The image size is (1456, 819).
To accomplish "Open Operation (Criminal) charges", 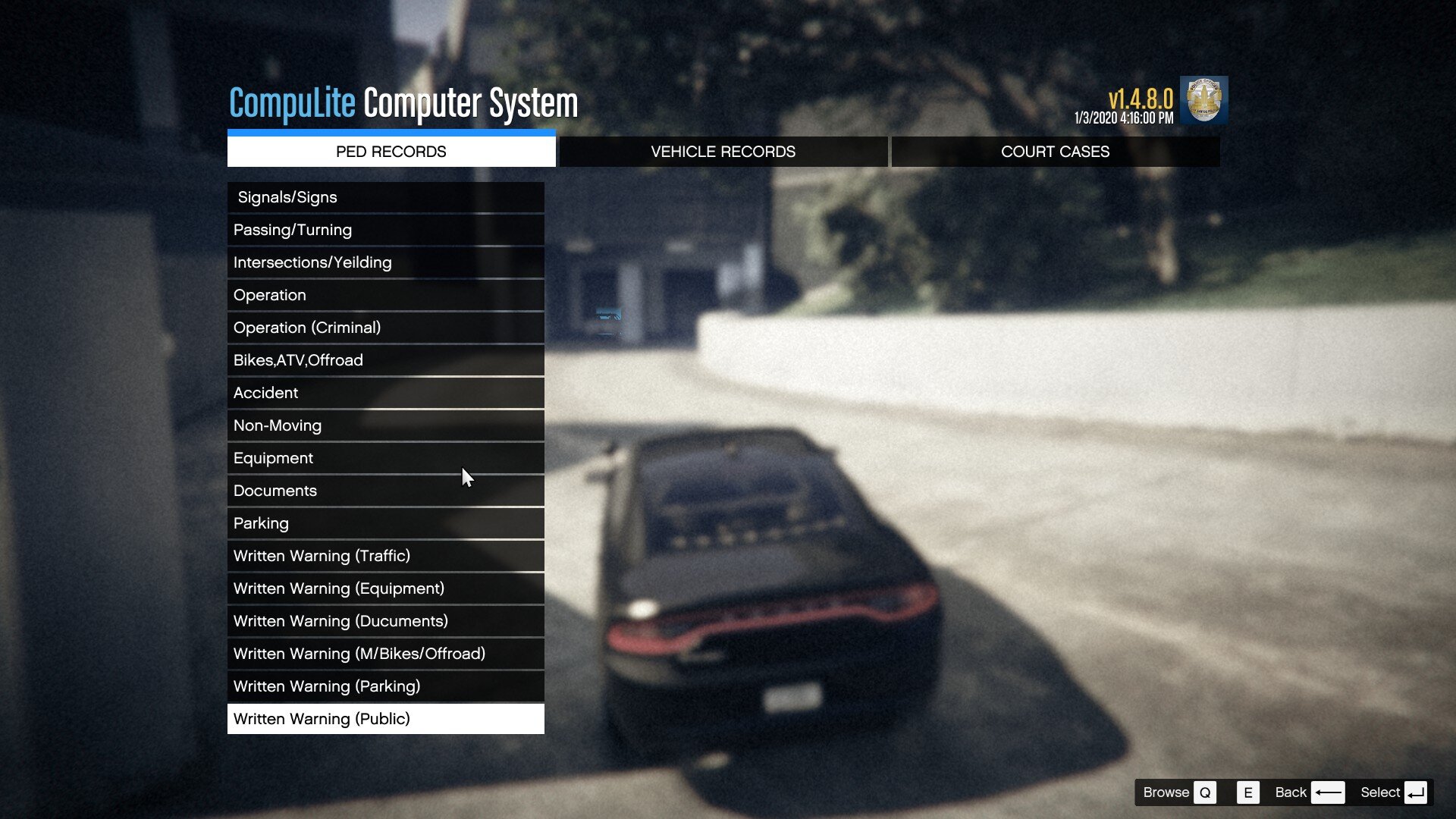I will (x=385, y=328).
